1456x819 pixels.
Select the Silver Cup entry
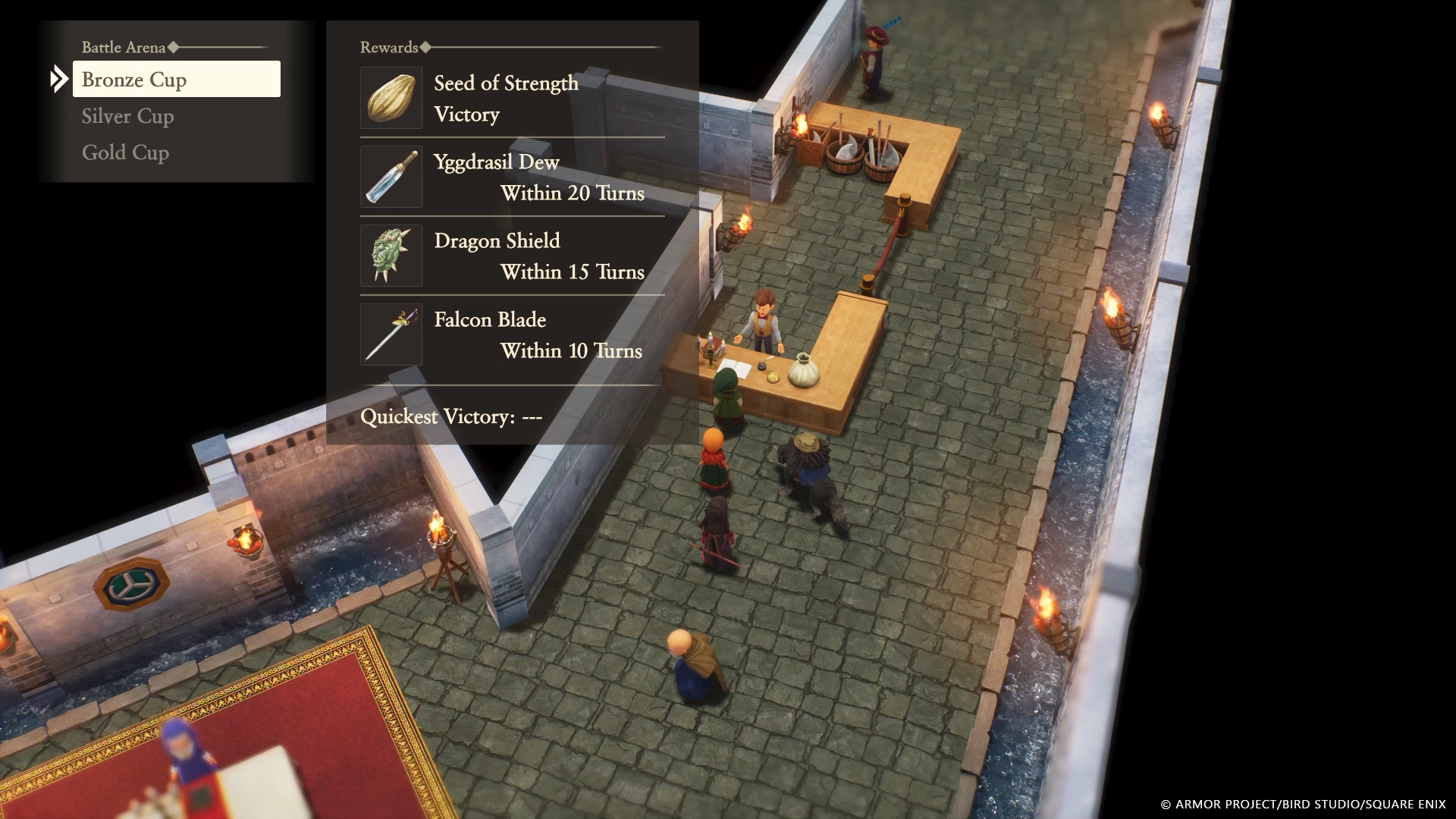127,116
